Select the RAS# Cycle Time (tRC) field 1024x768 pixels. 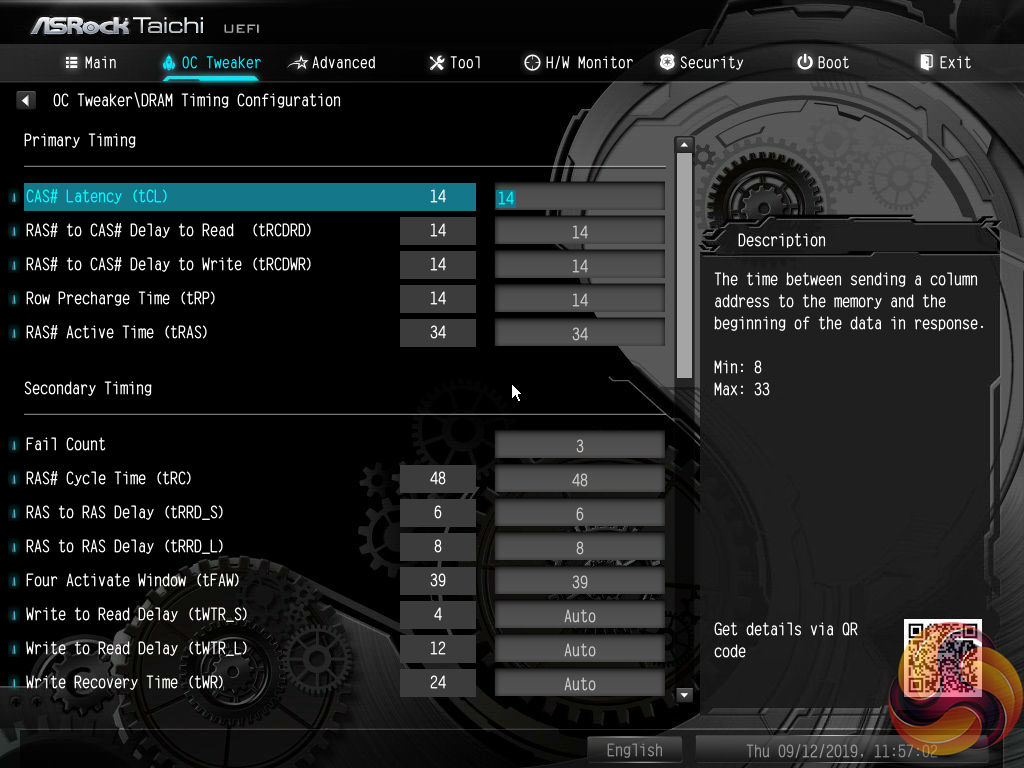point(580,480)
